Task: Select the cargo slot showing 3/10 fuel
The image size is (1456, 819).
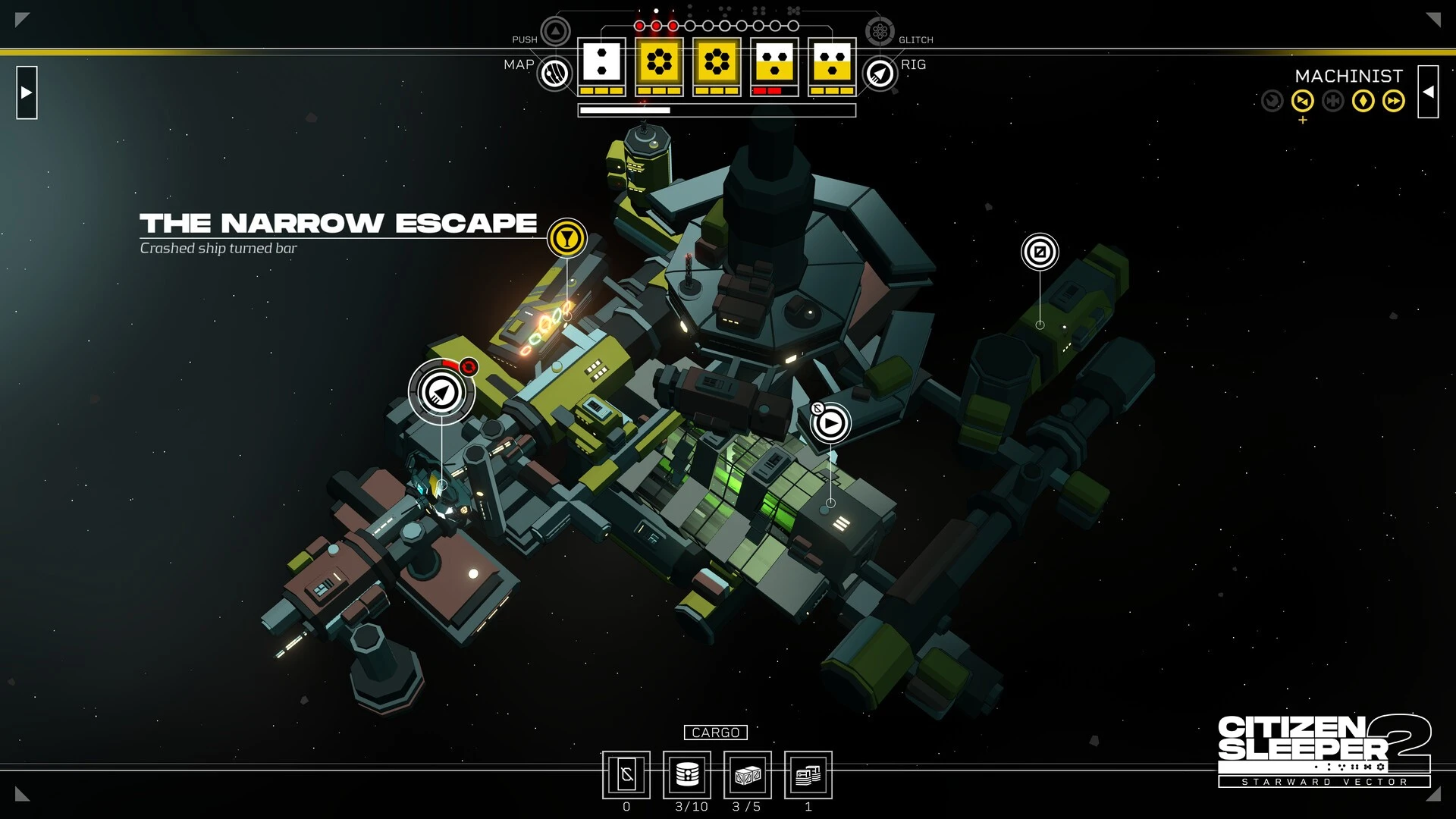Action: 687,775
